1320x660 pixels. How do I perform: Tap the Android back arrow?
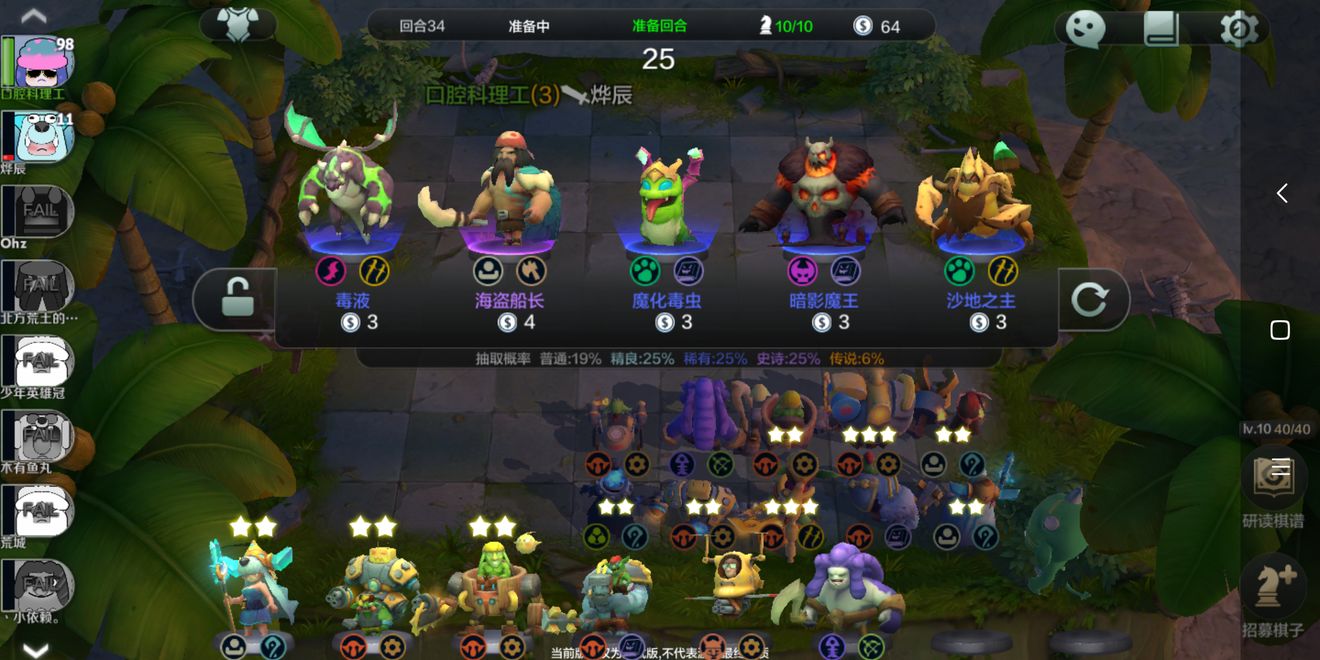1281,193
